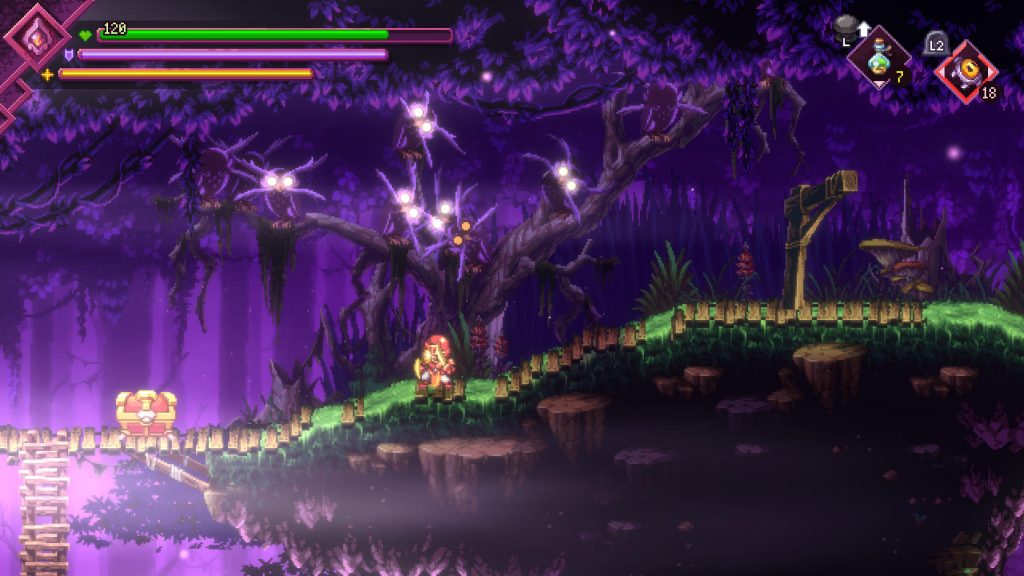Click the pink gem emblem portrait
Viewport: 1024px width, 576px height.
(x=36, y=38)
